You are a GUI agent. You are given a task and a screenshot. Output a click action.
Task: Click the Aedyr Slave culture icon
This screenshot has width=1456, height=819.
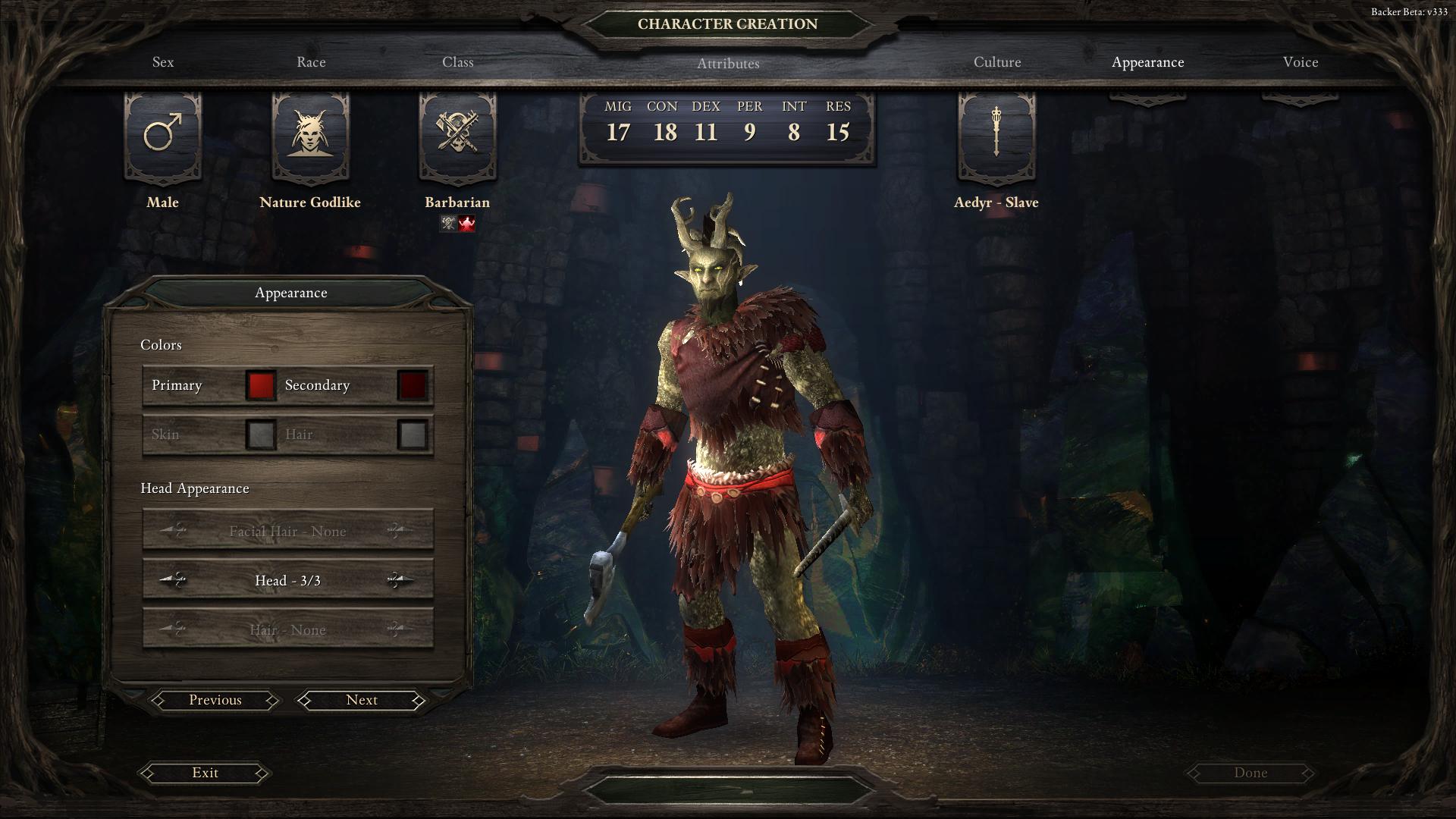[996, 134]
